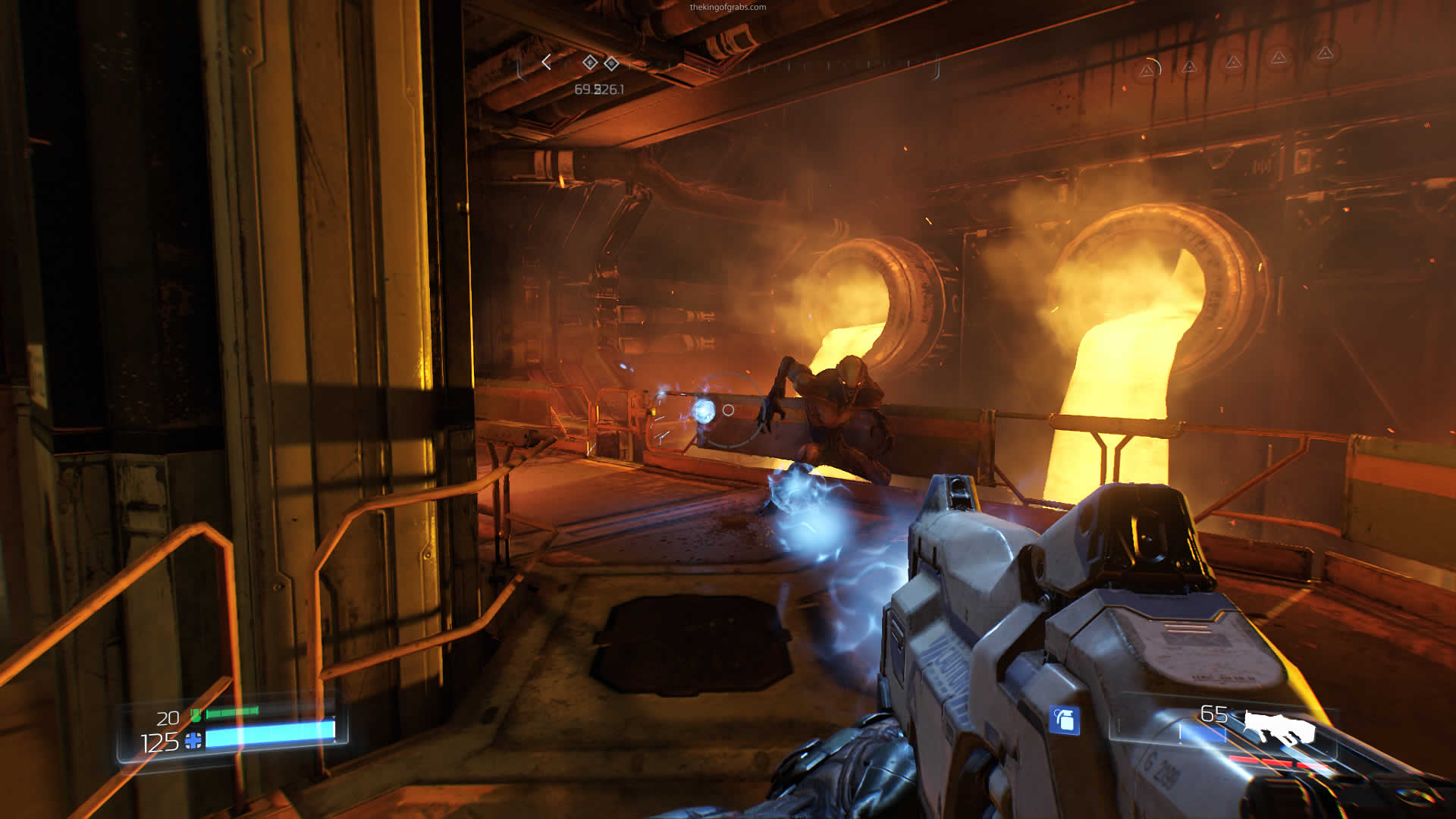The width and height of the screenshot is (1456, 819).
Task: Select the frag grenade equipment icon
Action: point(1064,720)
